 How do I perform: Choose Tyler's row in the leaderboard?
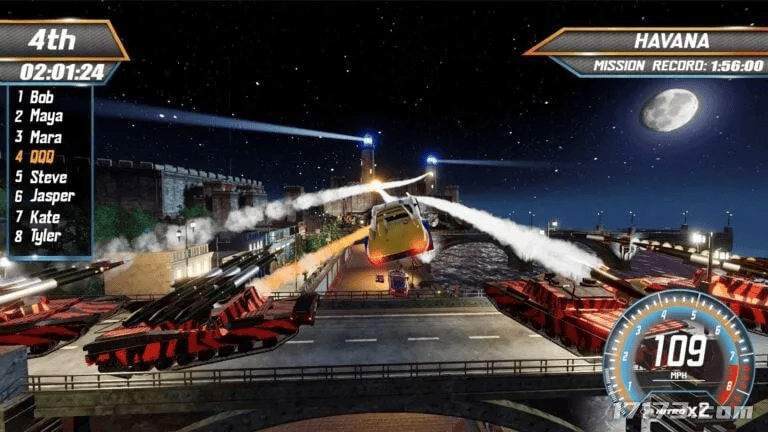(x=45, y=236)
